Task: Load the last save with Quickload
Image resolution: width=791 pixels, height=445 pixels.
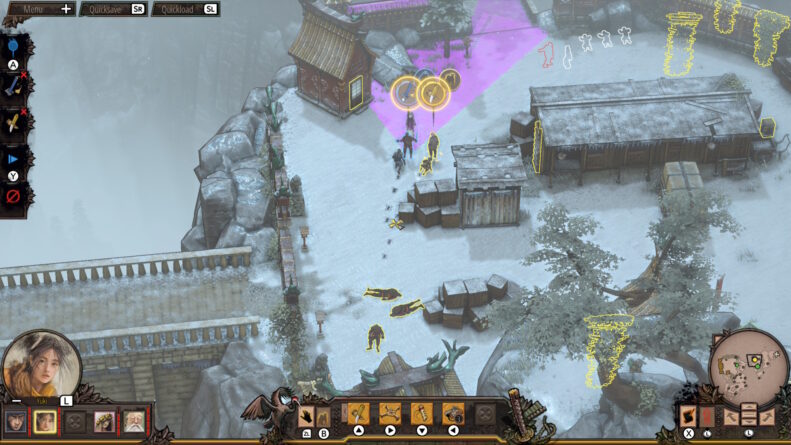Action: click(x=184, y=9)
